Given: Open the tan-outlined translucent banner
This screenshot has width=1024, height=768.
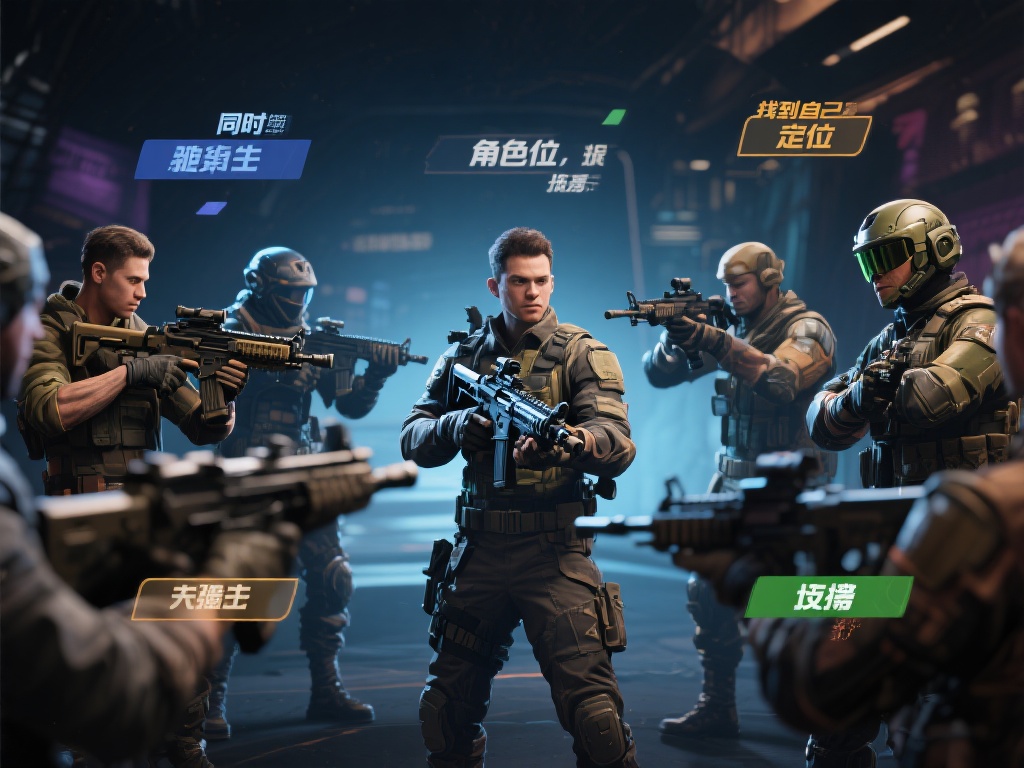Looking at the screenshot, I should [x=215, y=598].
